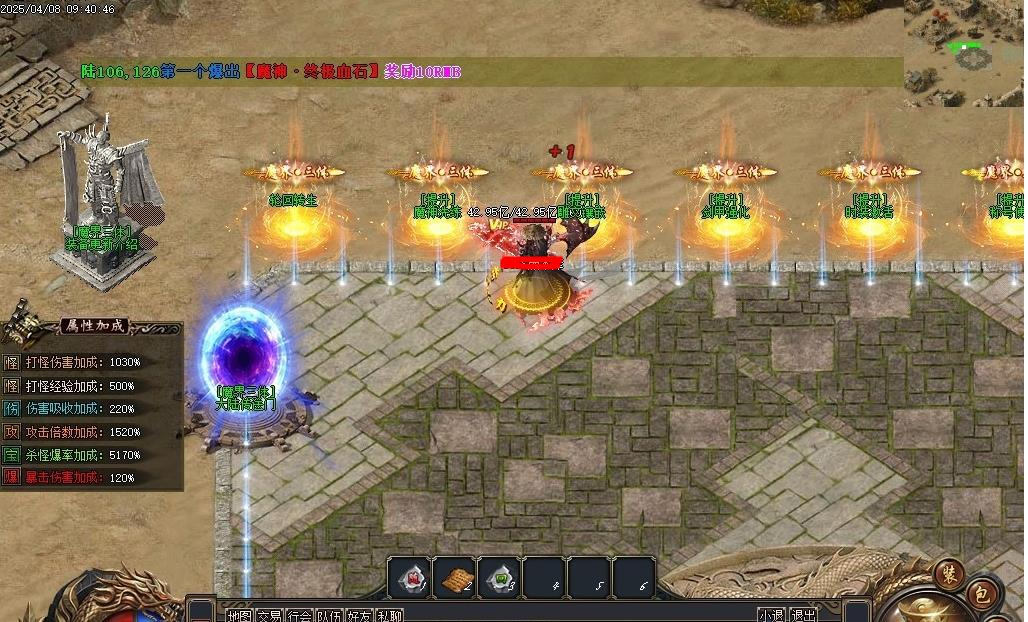Use the scroll item in hotbar slot 2

click(x=454, y=578)
